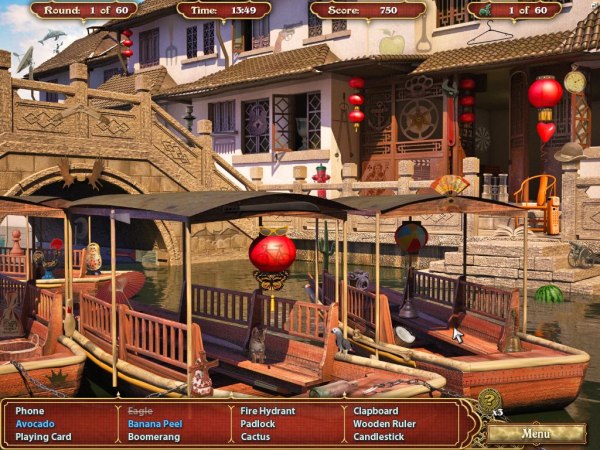Screen dimensions: 600x450
Task: Pick Boomerang from the item list
Action: 155,436
